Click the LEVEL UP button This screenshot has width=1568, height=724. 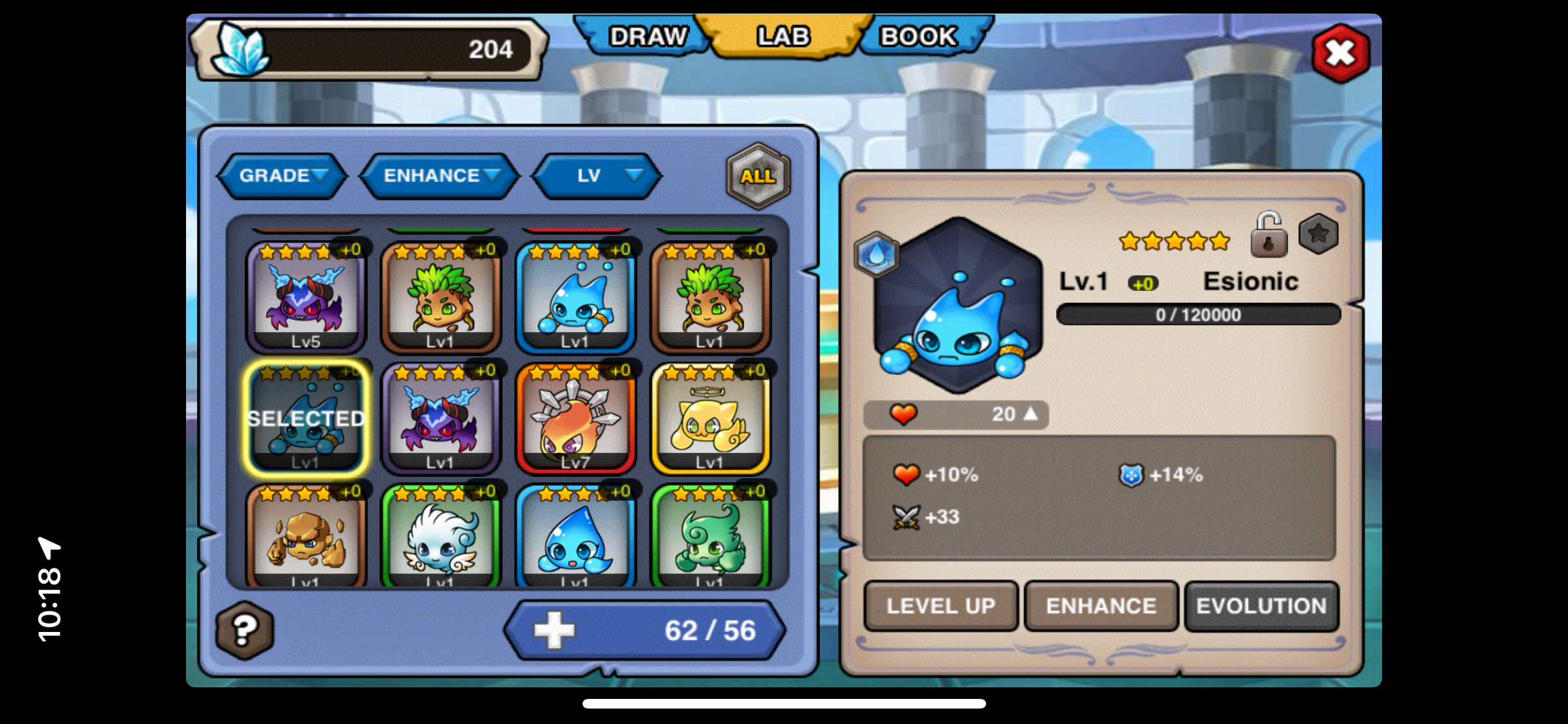pos(940,606)
